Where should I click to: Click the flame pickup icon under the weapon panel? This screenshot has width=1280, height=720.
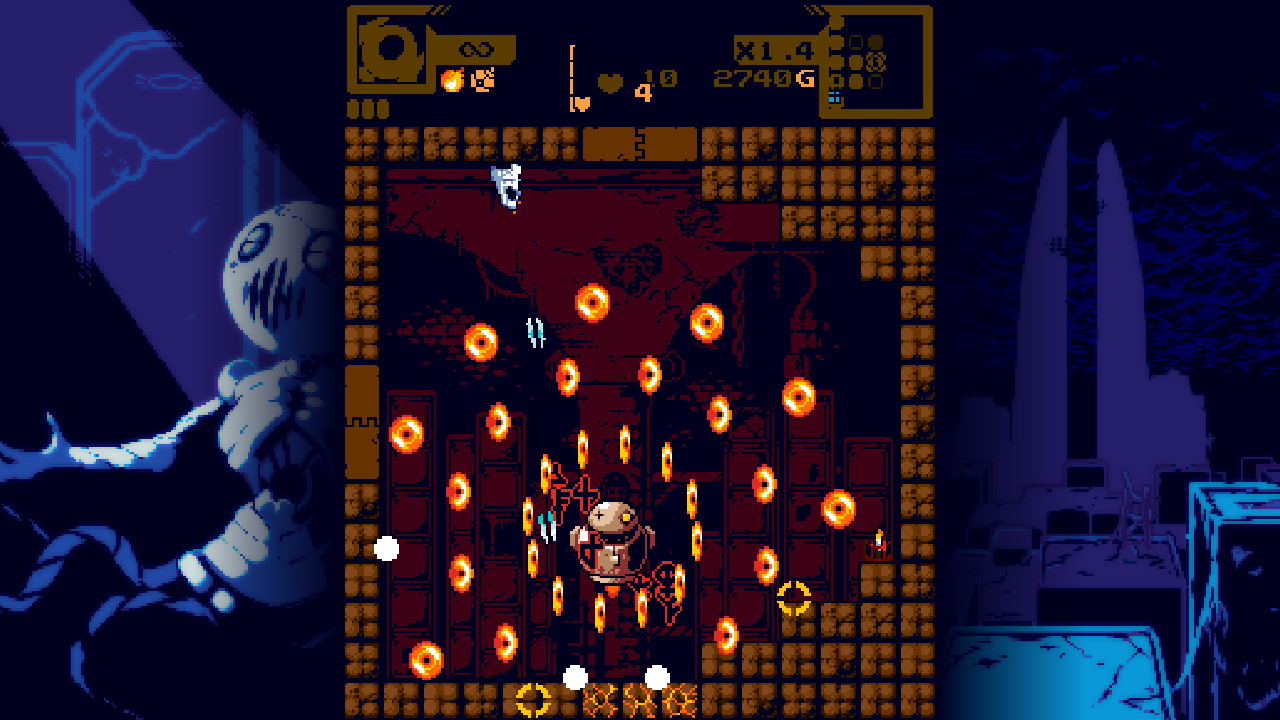[452, 80]
